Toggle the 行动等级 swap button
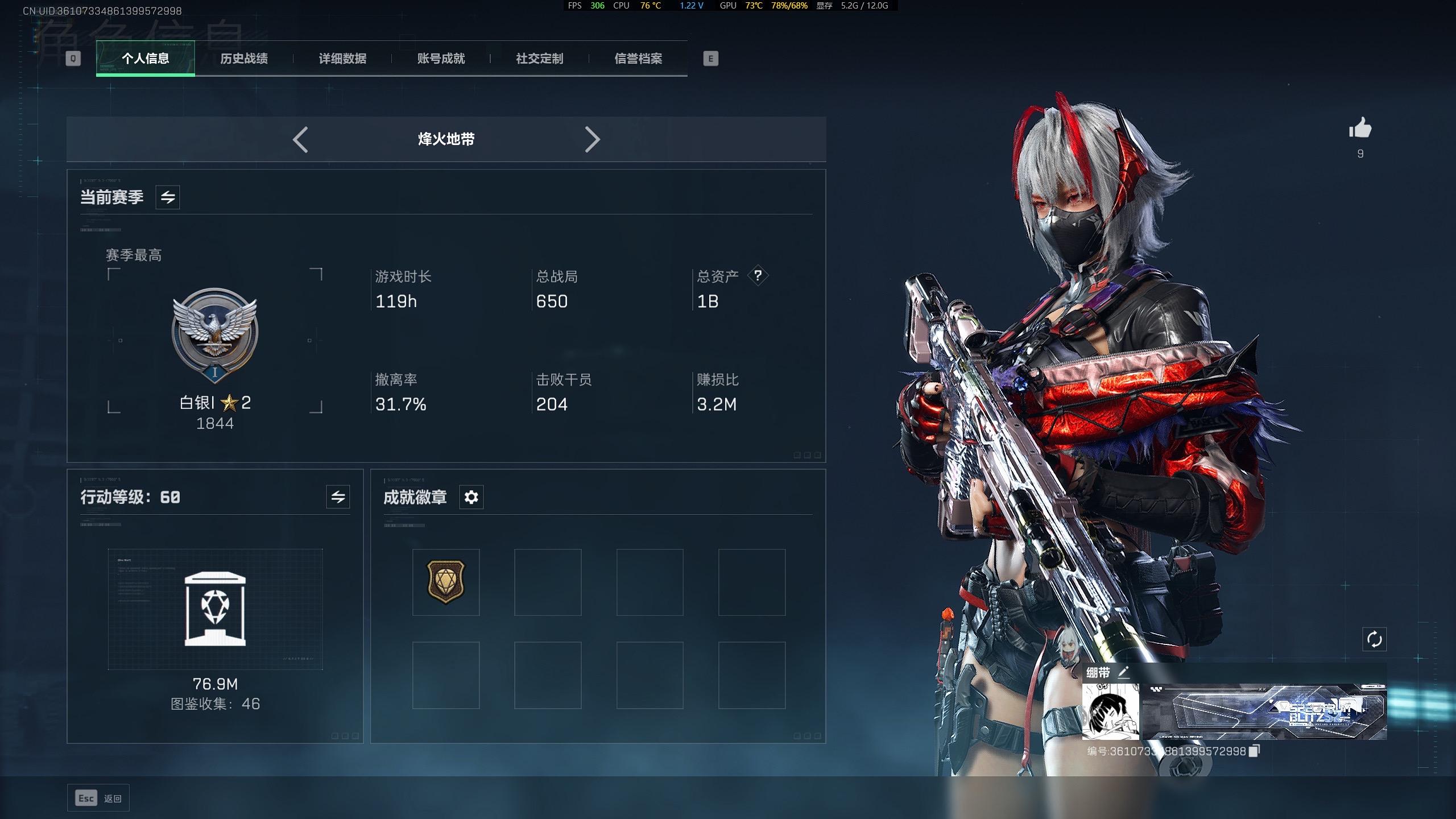Viewport: 1456px width, 819px height. click(x=338, y=497)
